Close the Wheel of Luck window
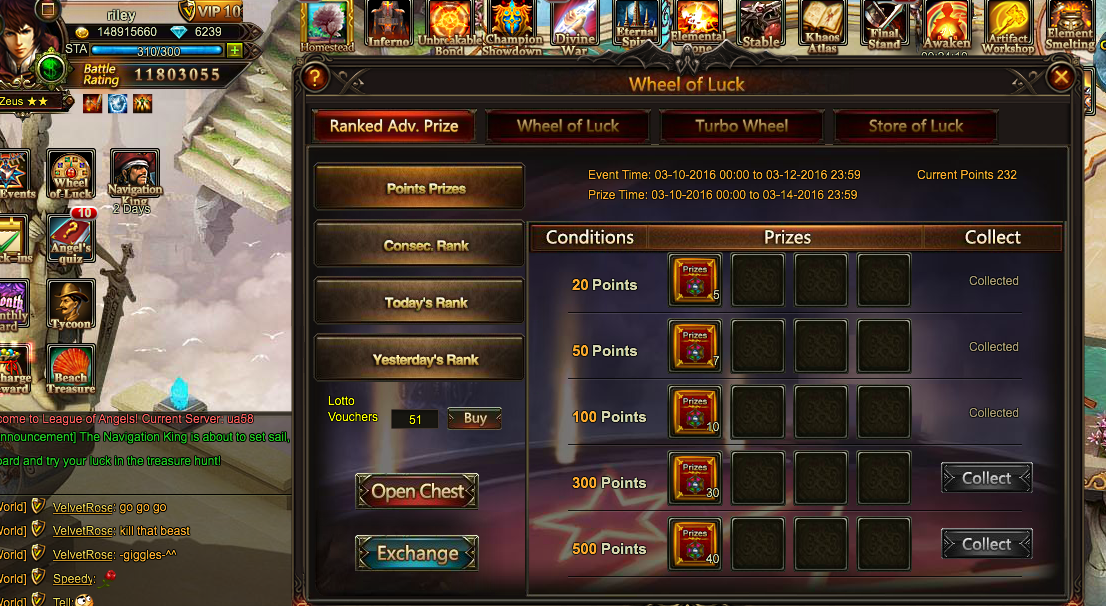This screenshot has height=606, width=1106. click(1061, 77)
